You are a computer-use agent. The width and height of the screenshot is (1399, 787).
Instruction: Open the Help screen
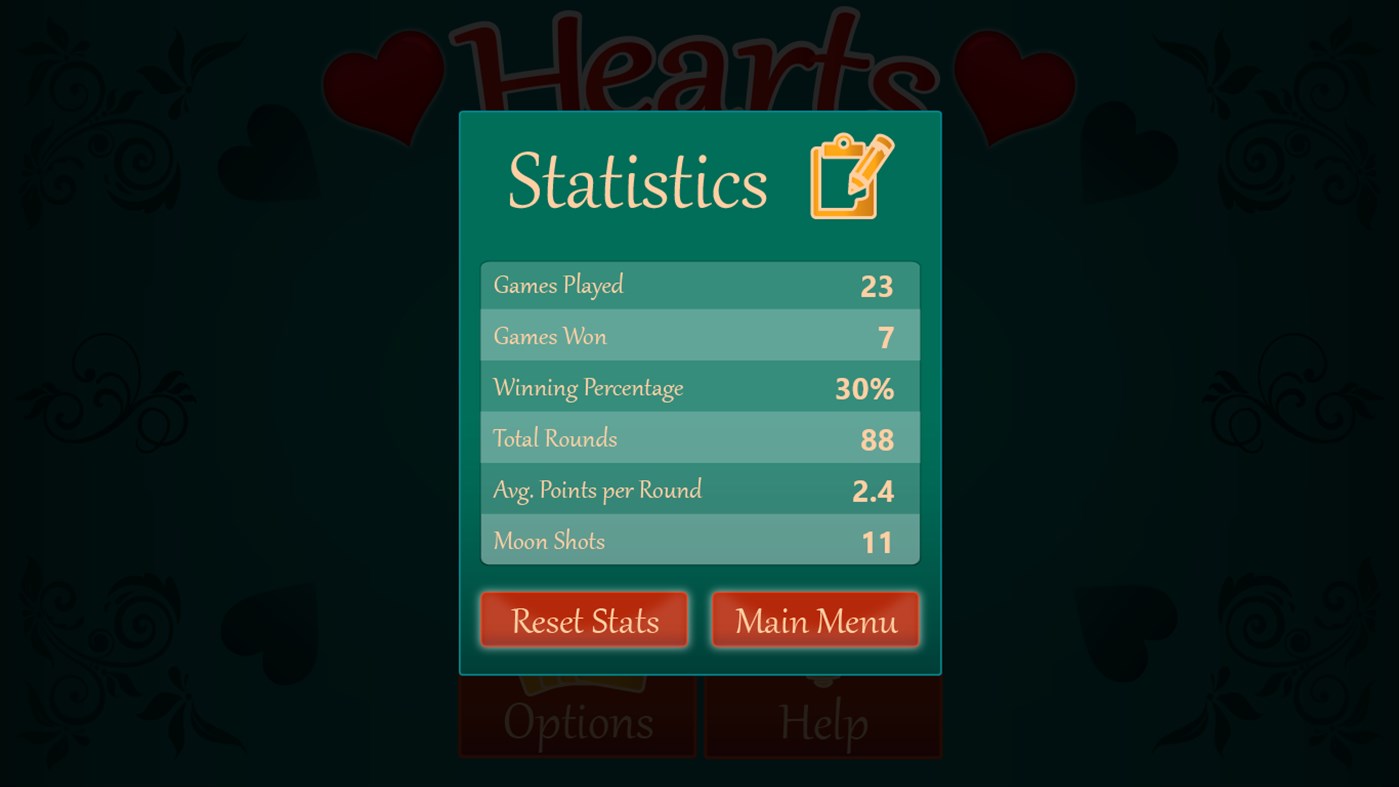[822, 723]
